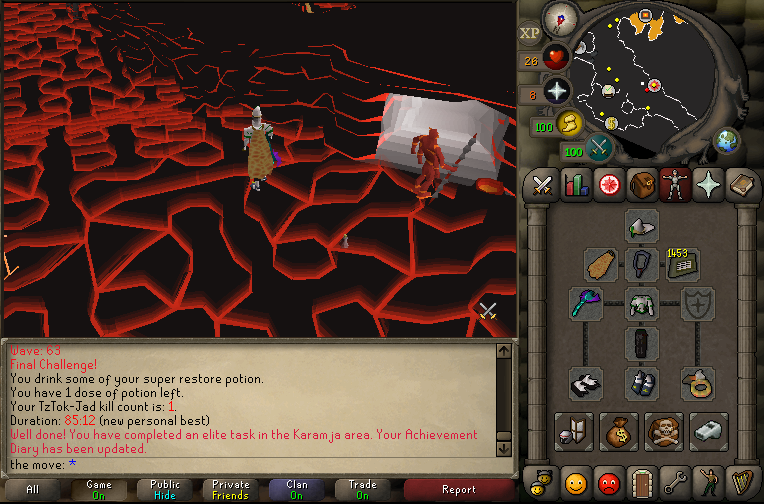
Task: Click the Call Follower whistle button
Action: [708, 431]
